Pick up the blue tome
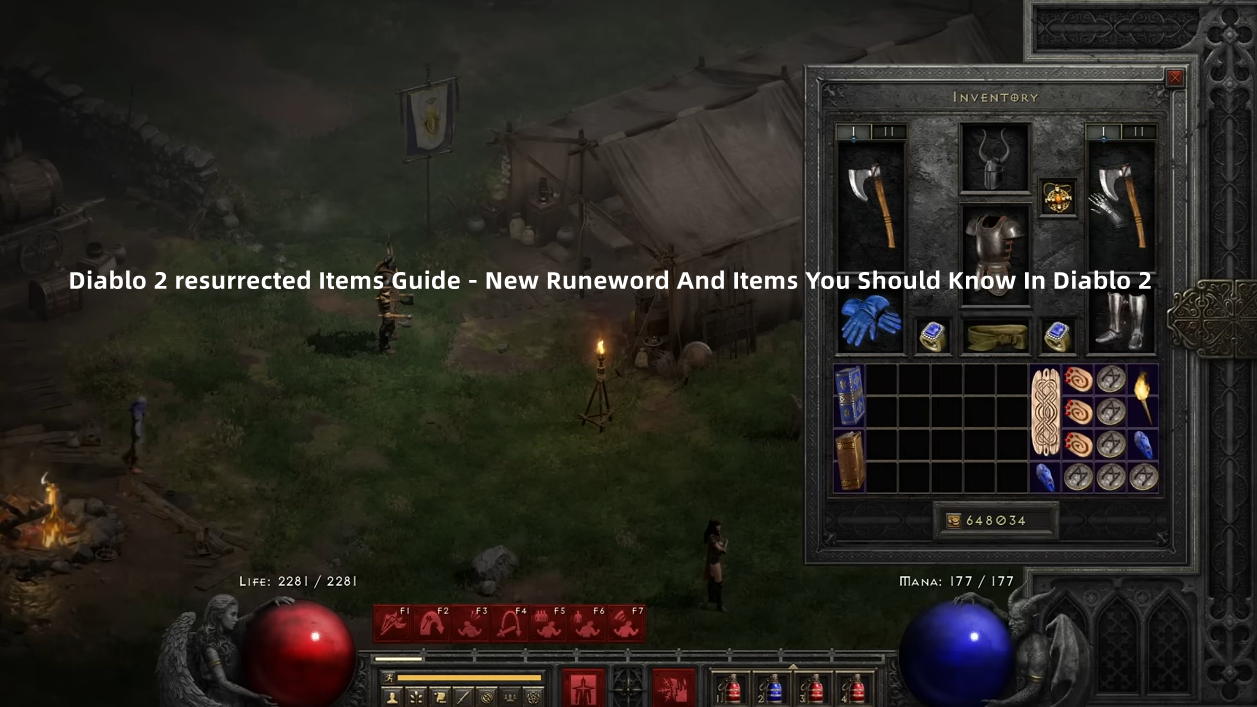1257x707 pixels. [849, 393]
